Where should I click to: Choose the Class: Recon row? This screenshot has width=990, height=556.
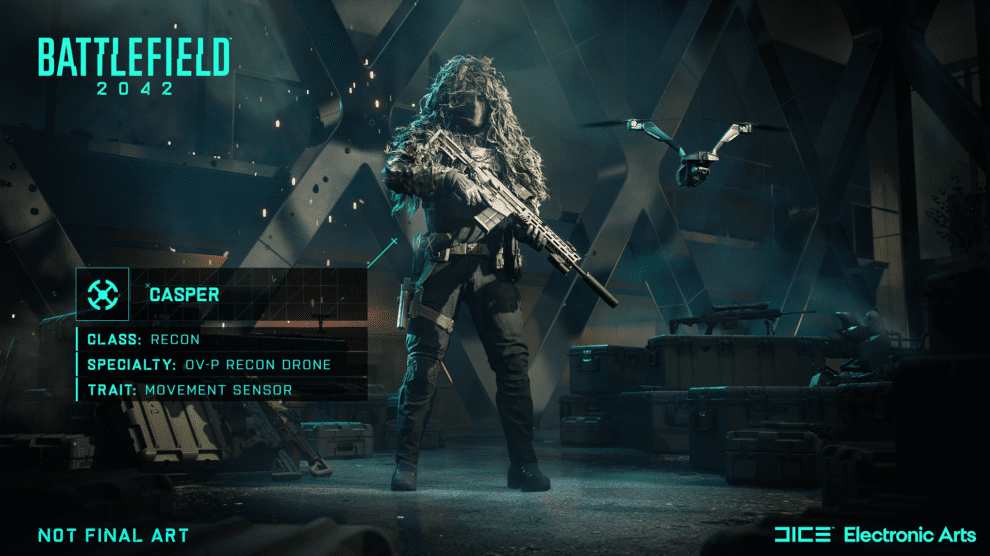click(x=143, y=340)
